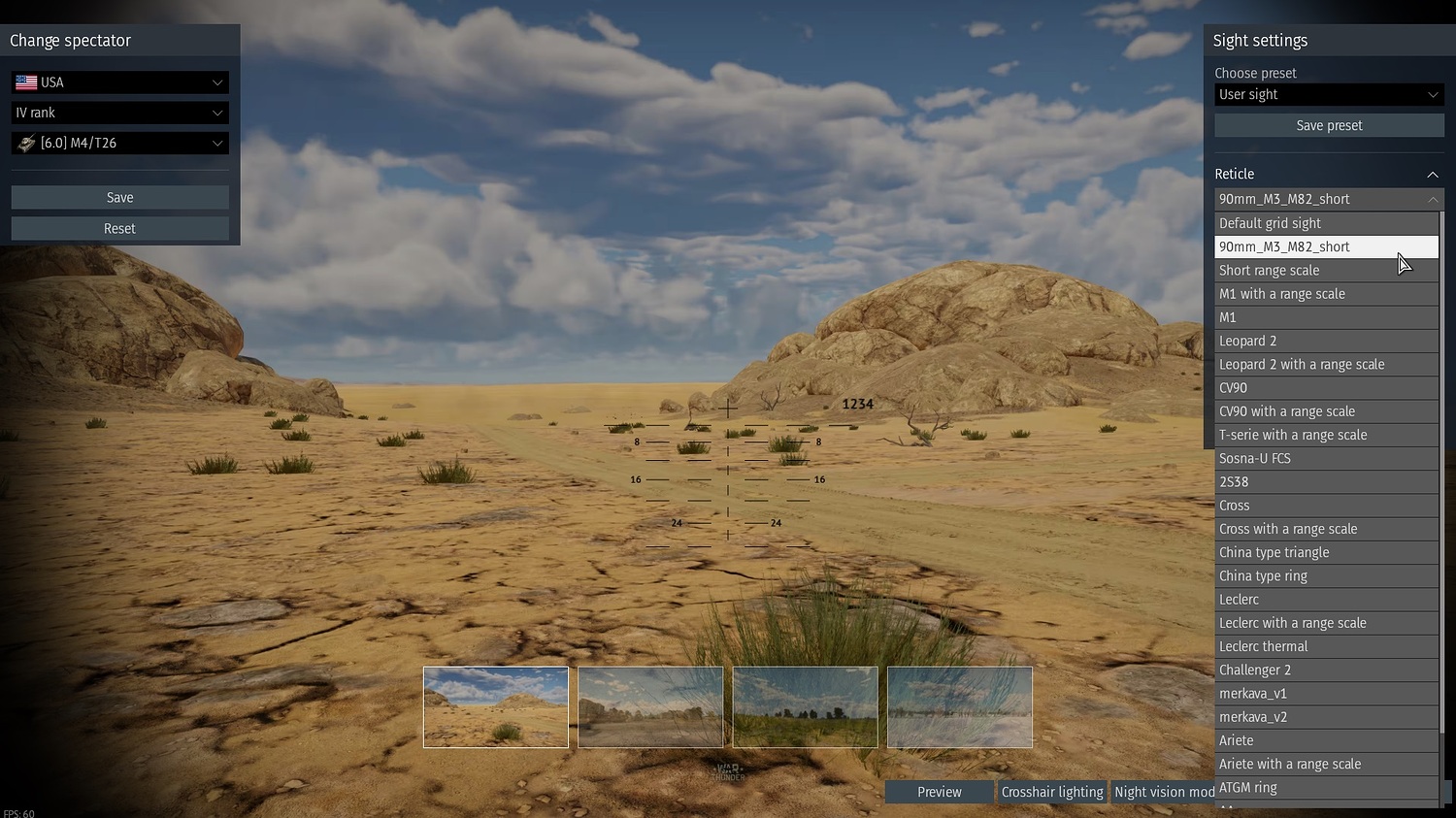Open the country selection dropdown showing USA
This screenshot has width=1456, height=818.
click(118, 82)
